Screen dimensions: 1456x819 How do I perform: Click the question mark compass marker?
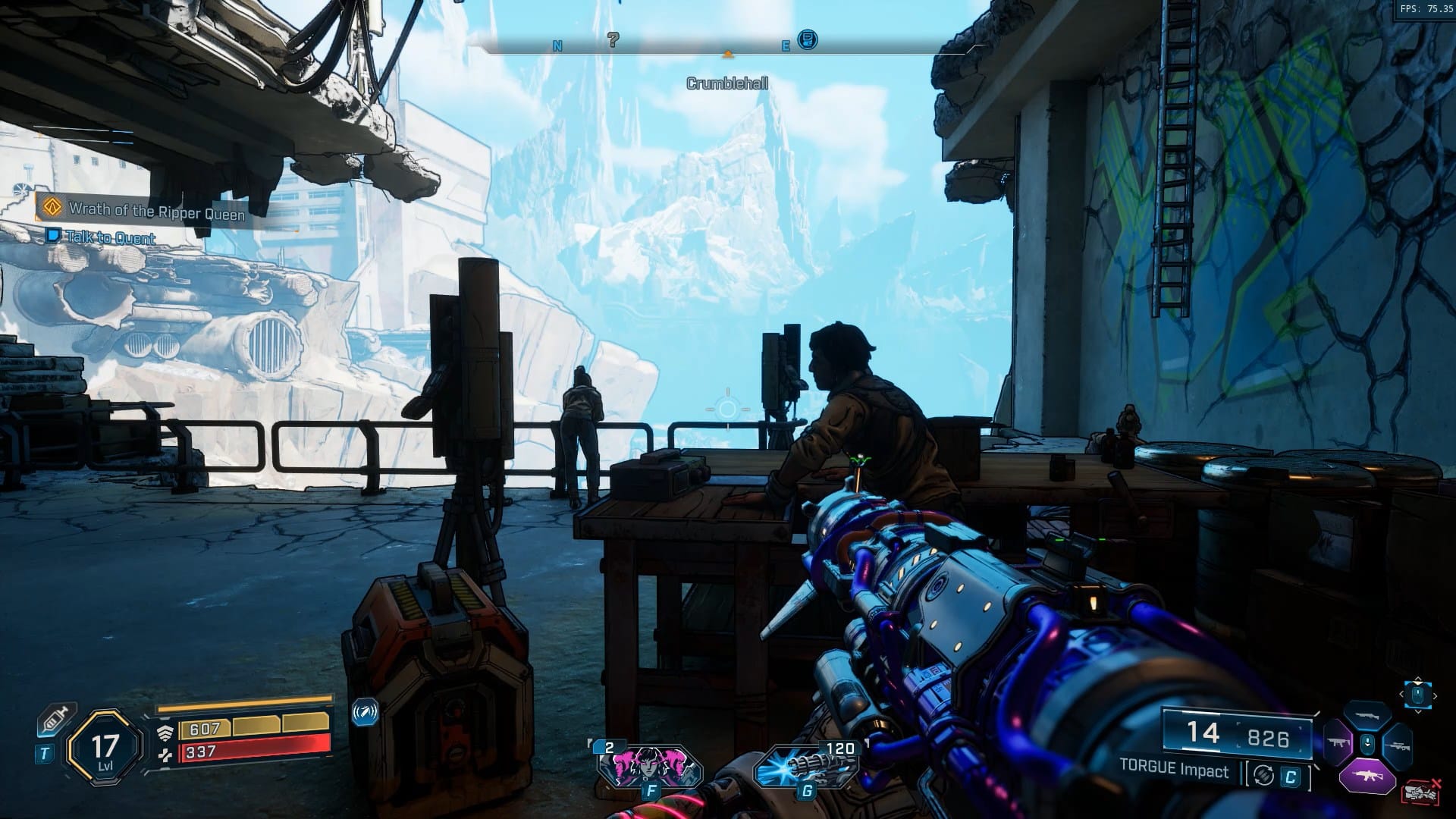pos(613,39)
